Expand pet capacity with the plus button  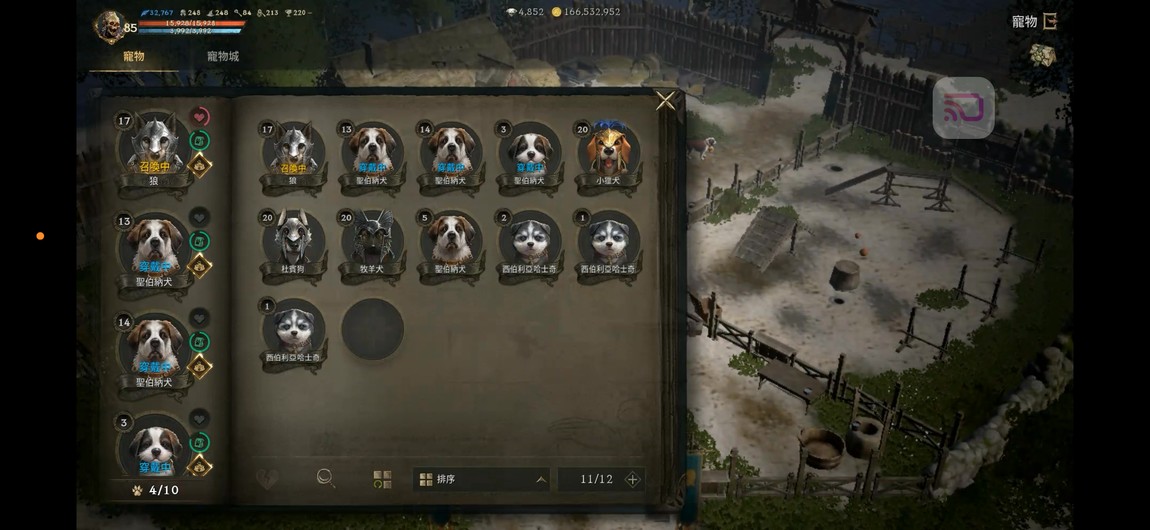[x=632, y=479]
